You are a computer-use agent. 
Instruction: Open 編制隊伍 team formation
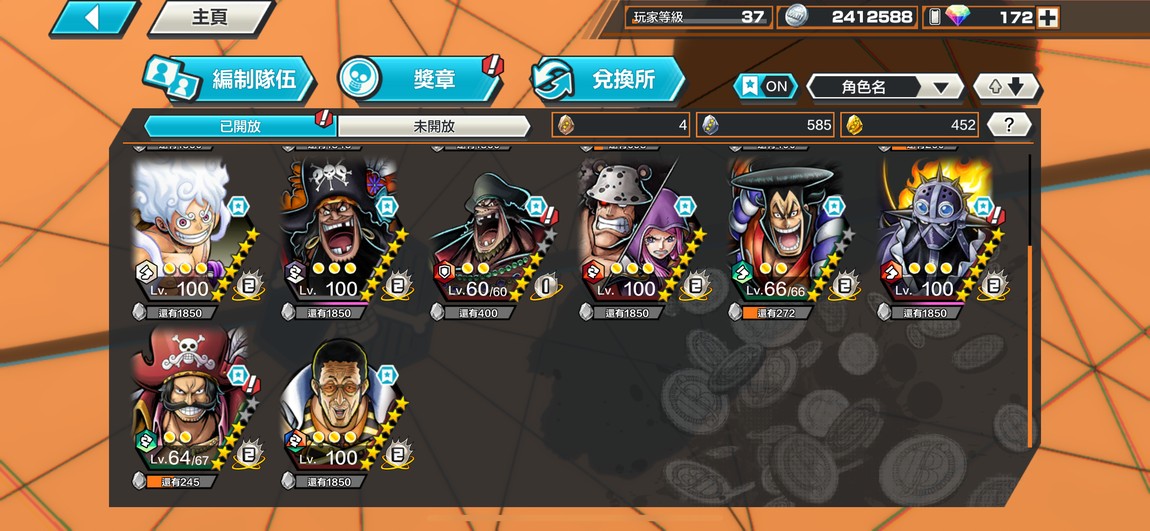tap(229, 80)
